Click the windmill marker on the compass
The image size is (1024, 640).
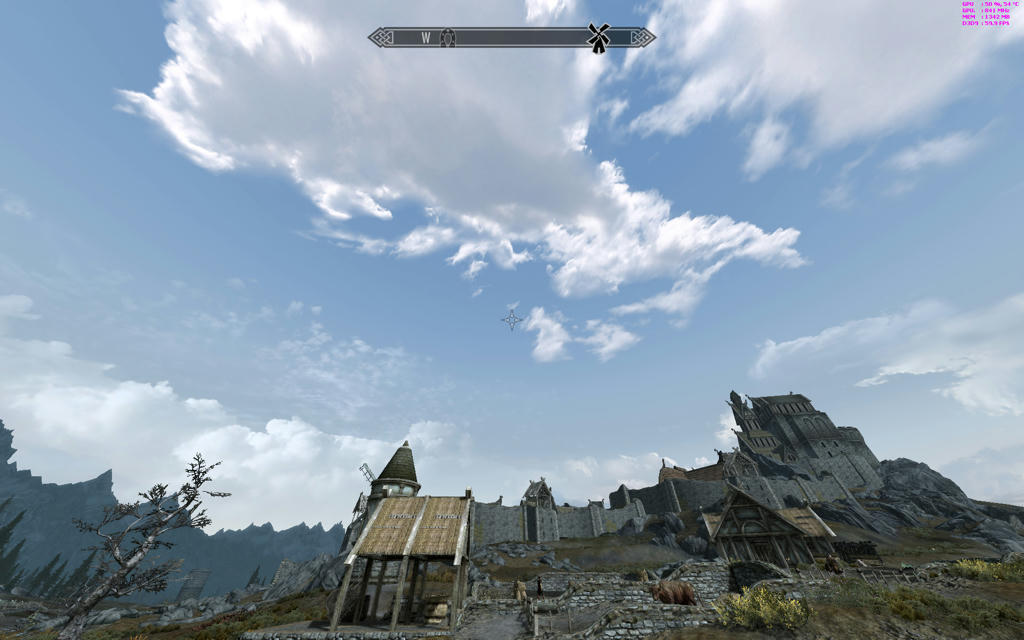coord(598,38)
